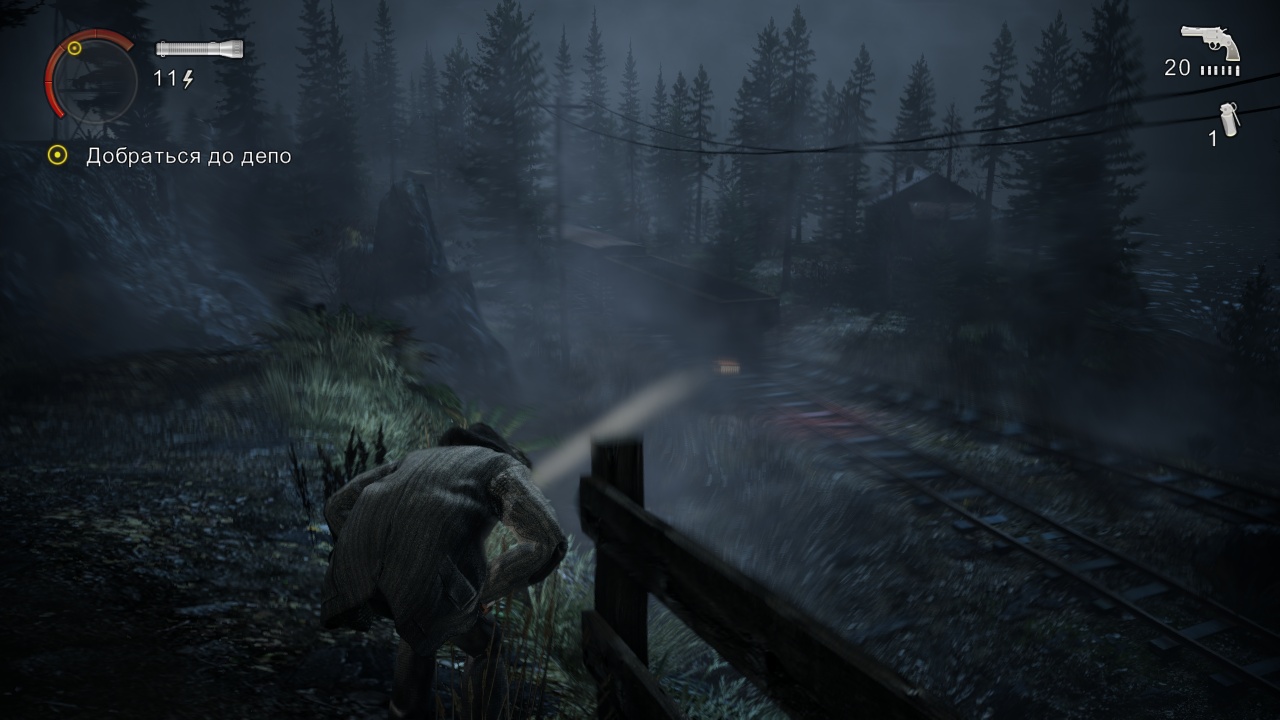This screenshot has width=1280, height=720.
Task: Open the 'Добраться до депо' objective tracker
Action: tap(188, 156)
